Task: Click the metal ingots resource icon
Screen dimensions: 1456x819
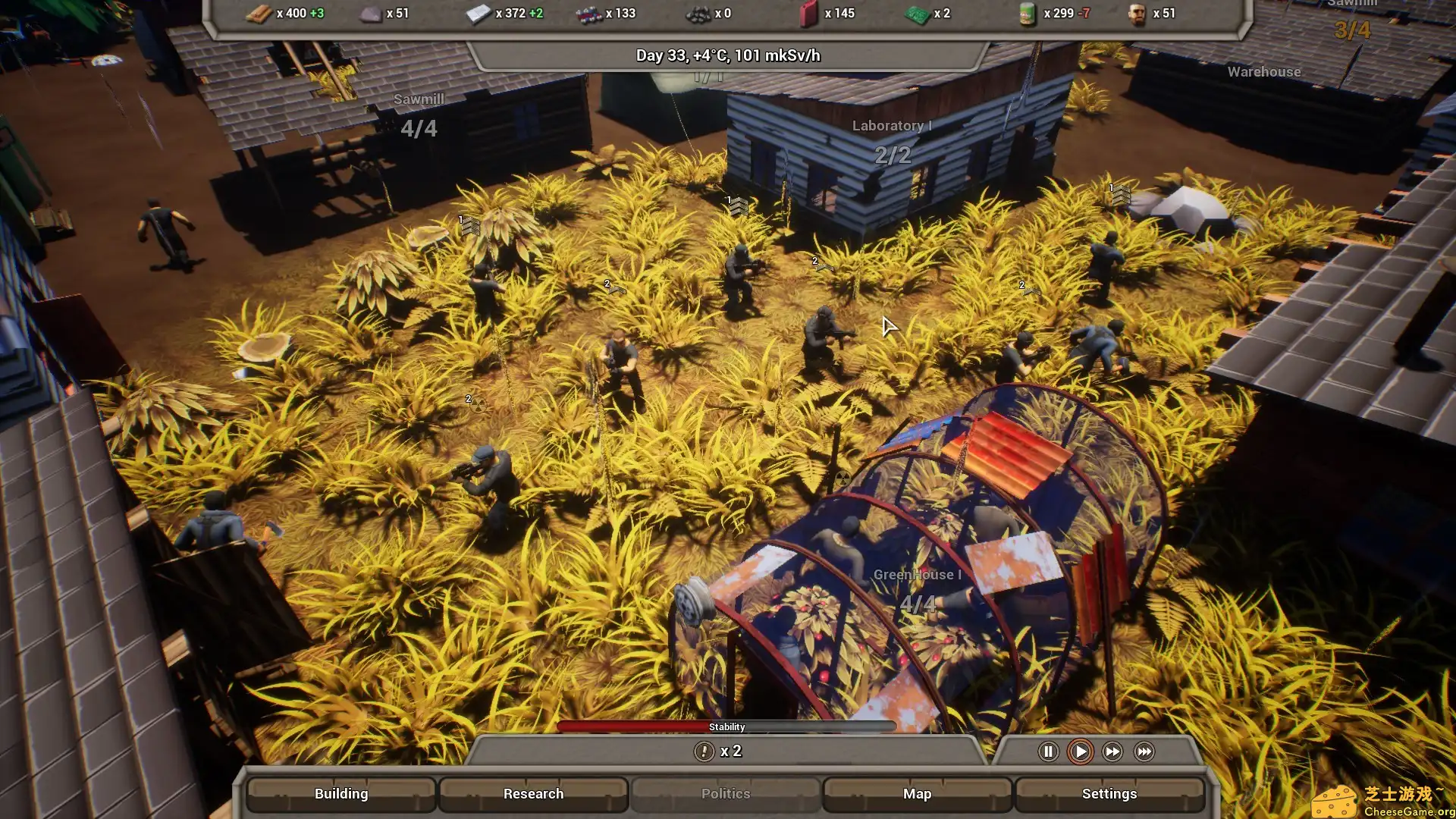Action: (477, 13)
